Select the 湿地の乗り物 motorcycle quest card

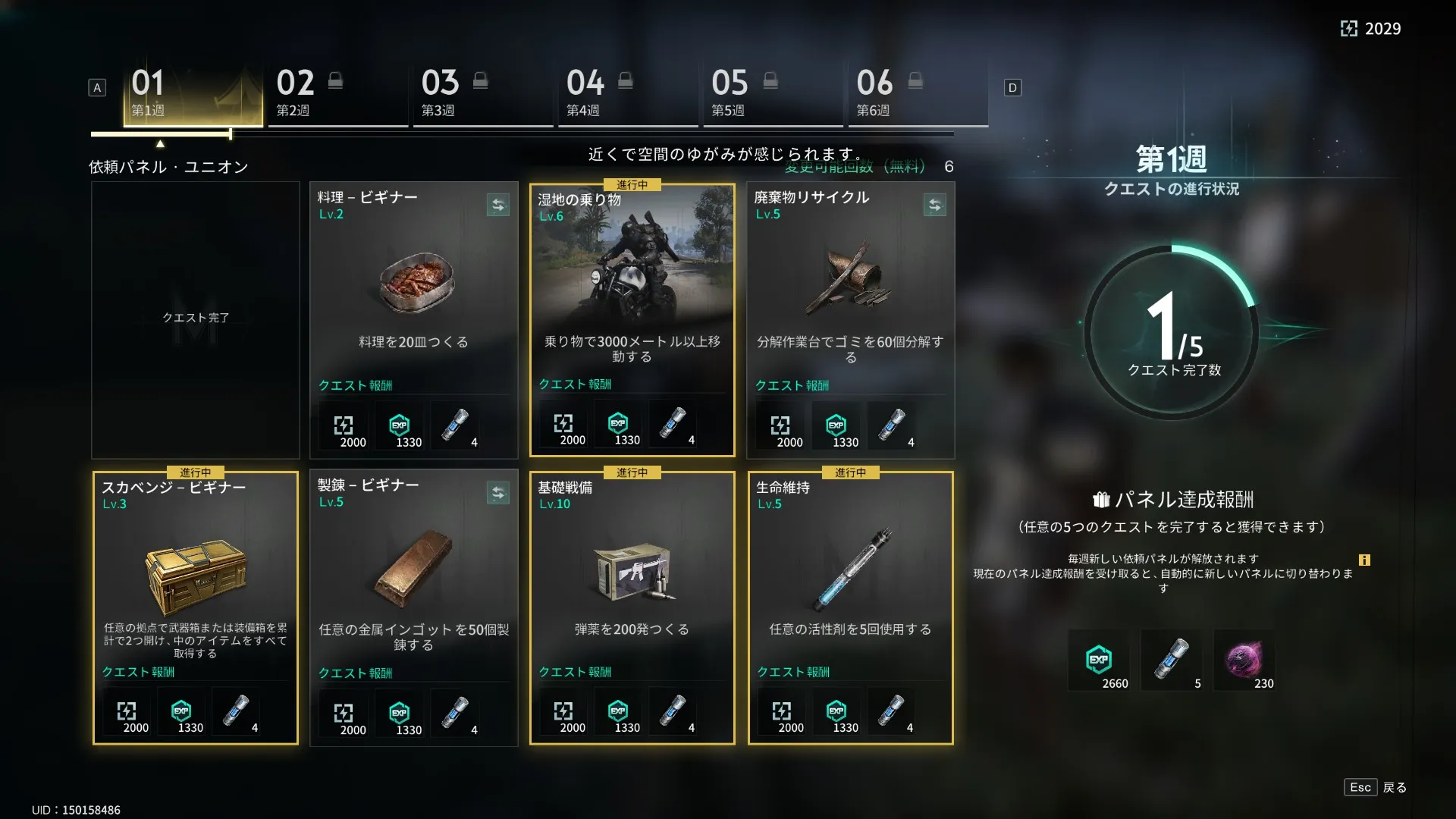[632, 303]
